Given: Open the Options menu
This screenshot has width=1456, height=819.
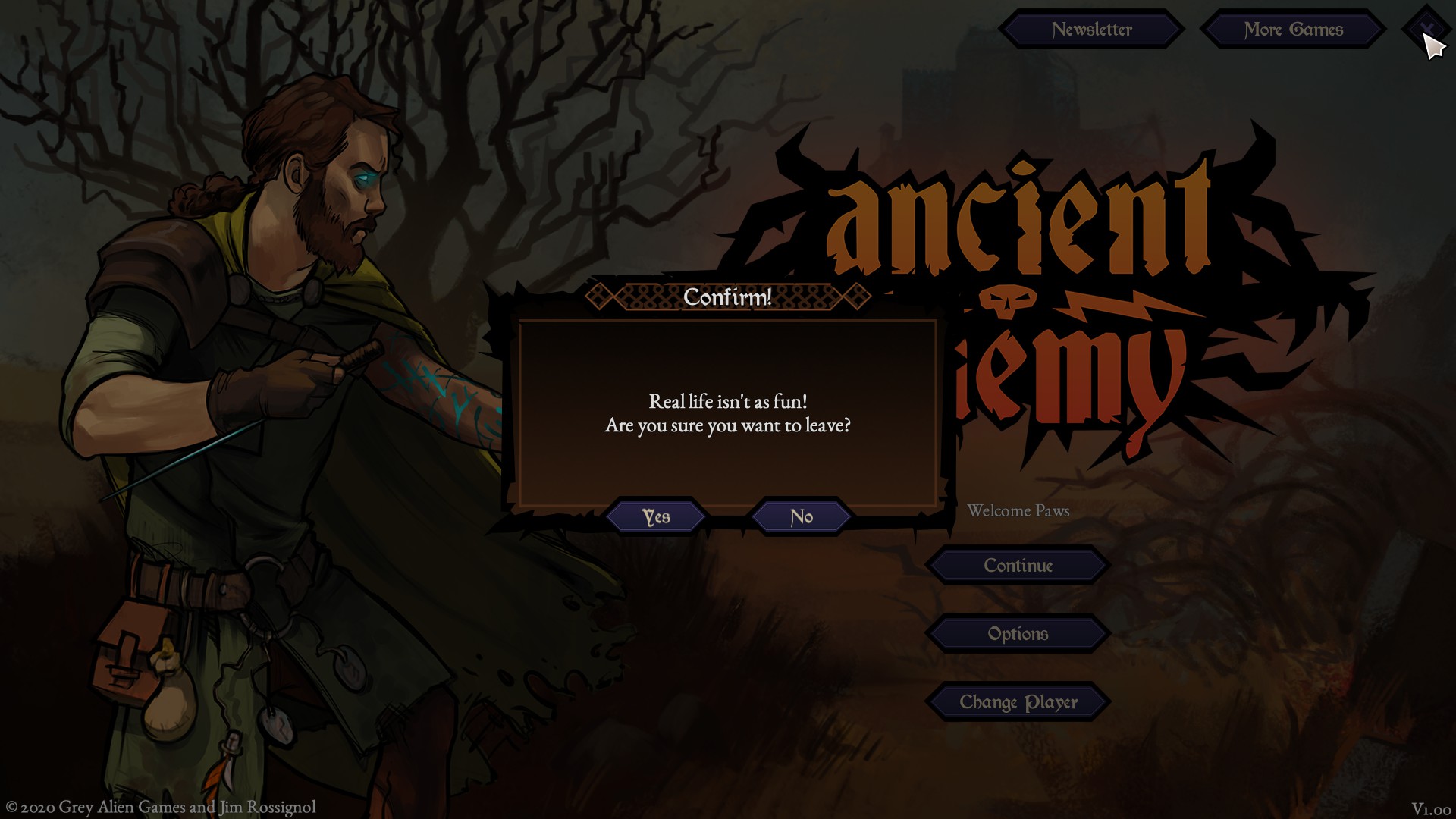Looking at the screenshot, I should tap(1018, 633).
